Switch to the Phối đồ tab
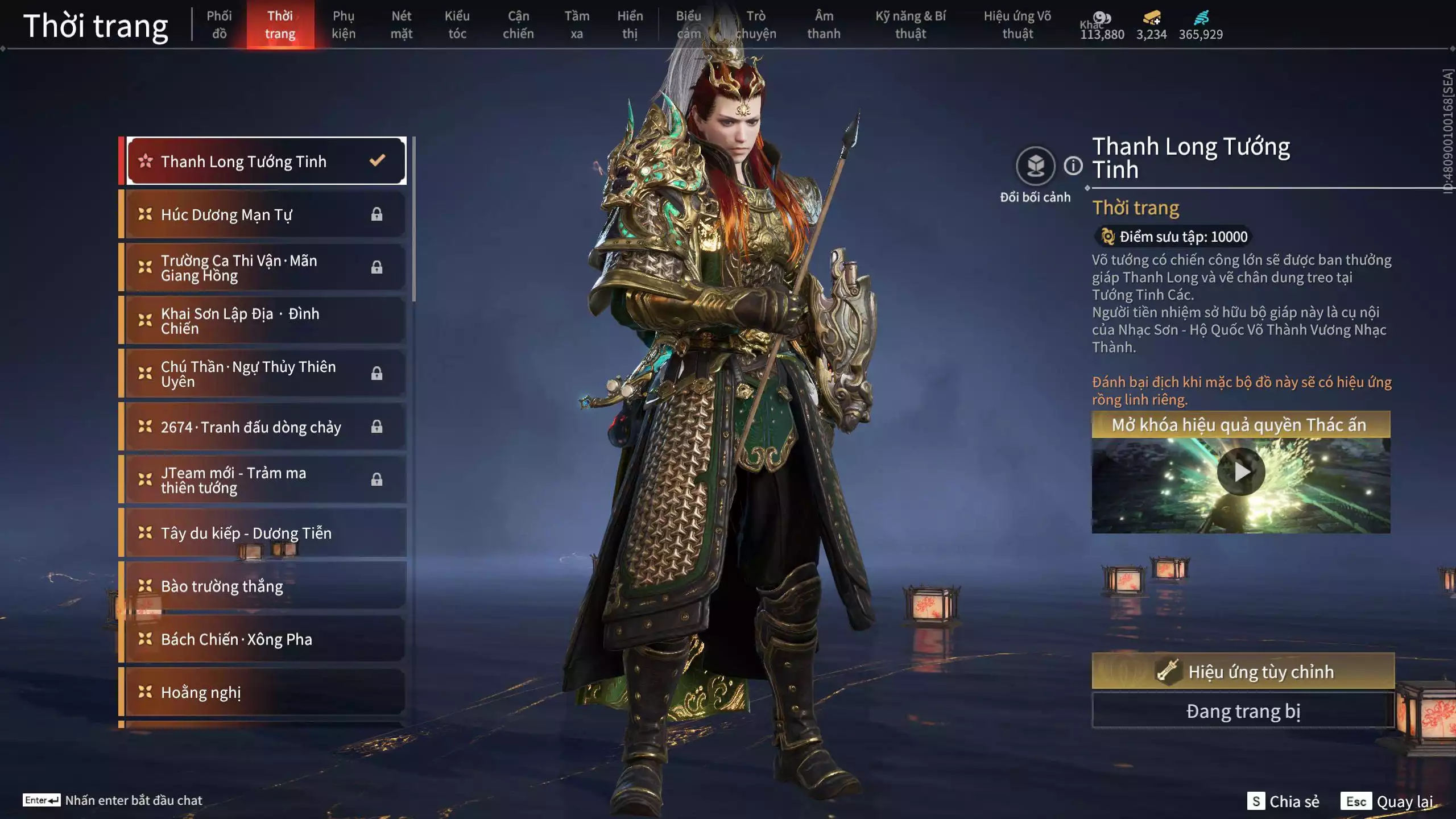Viewport: 1456px width, 819px height. pyautogui.click(x=219, y=25)
